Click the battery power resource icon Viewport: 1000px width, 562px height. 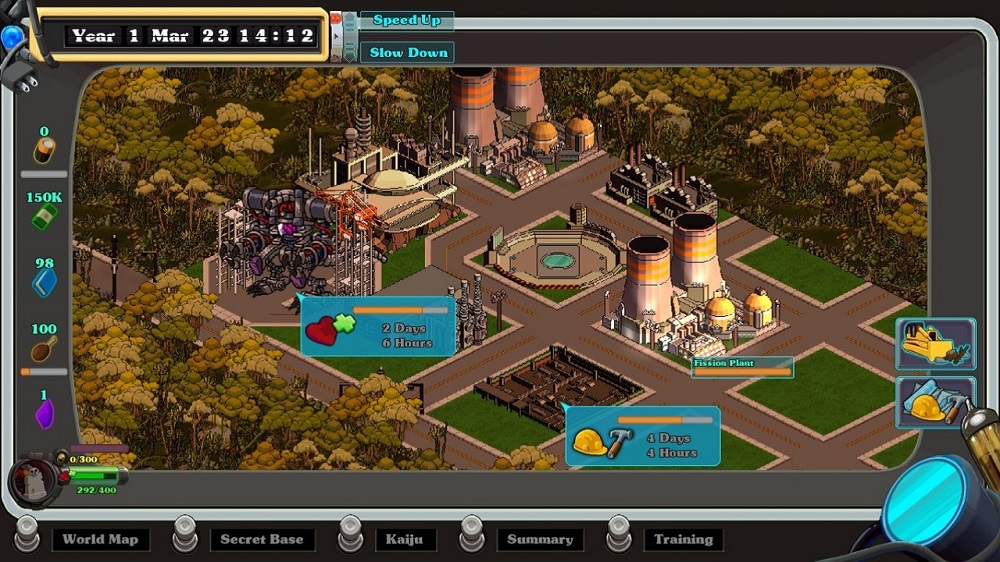click(x=44, y=150)
